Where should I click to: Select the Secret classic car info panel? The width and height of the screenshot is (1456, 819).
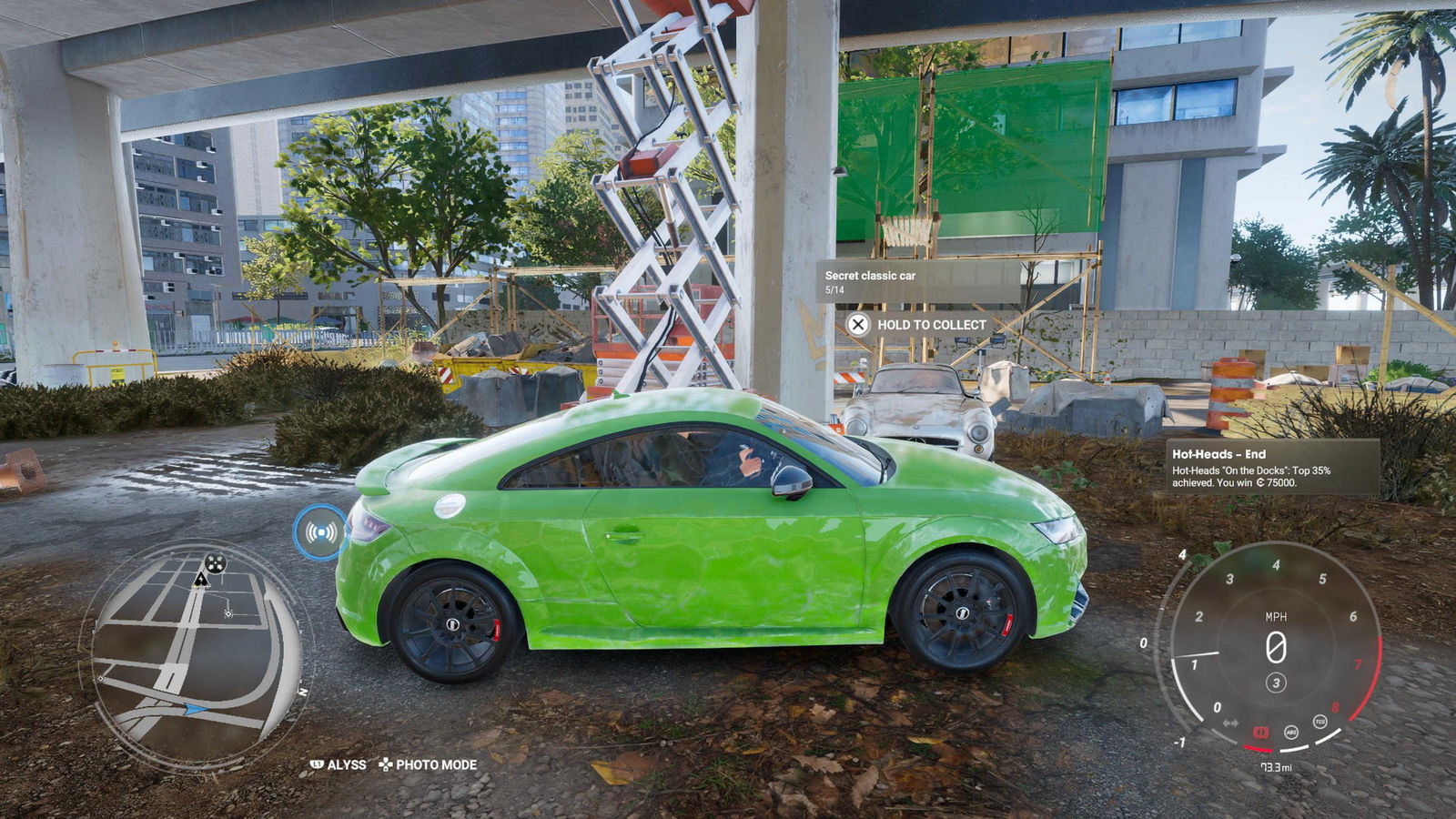click(919, 281)
